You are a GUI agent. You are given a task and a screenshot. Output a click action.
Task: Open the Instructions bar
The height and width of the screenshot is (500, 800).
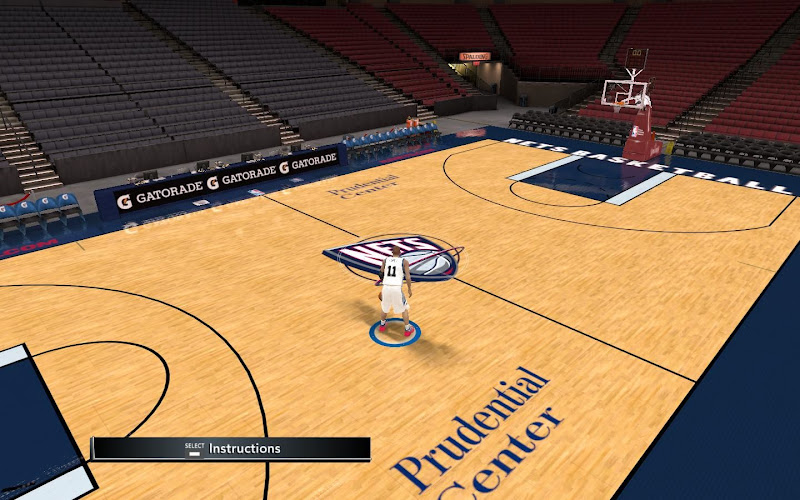tap(232, 449)
